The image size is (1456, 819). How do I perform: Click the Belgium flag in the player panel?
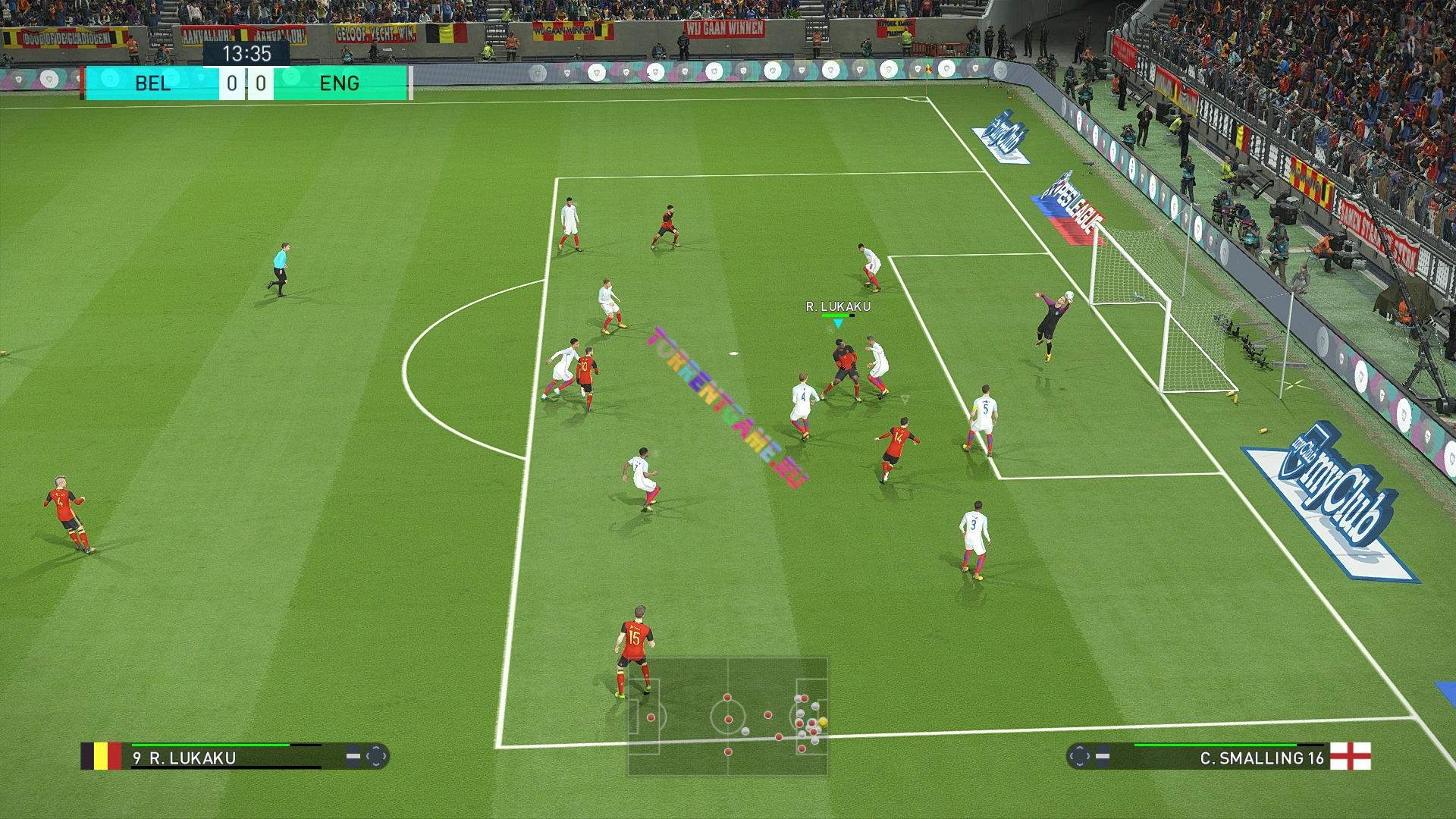click(101, 756)
